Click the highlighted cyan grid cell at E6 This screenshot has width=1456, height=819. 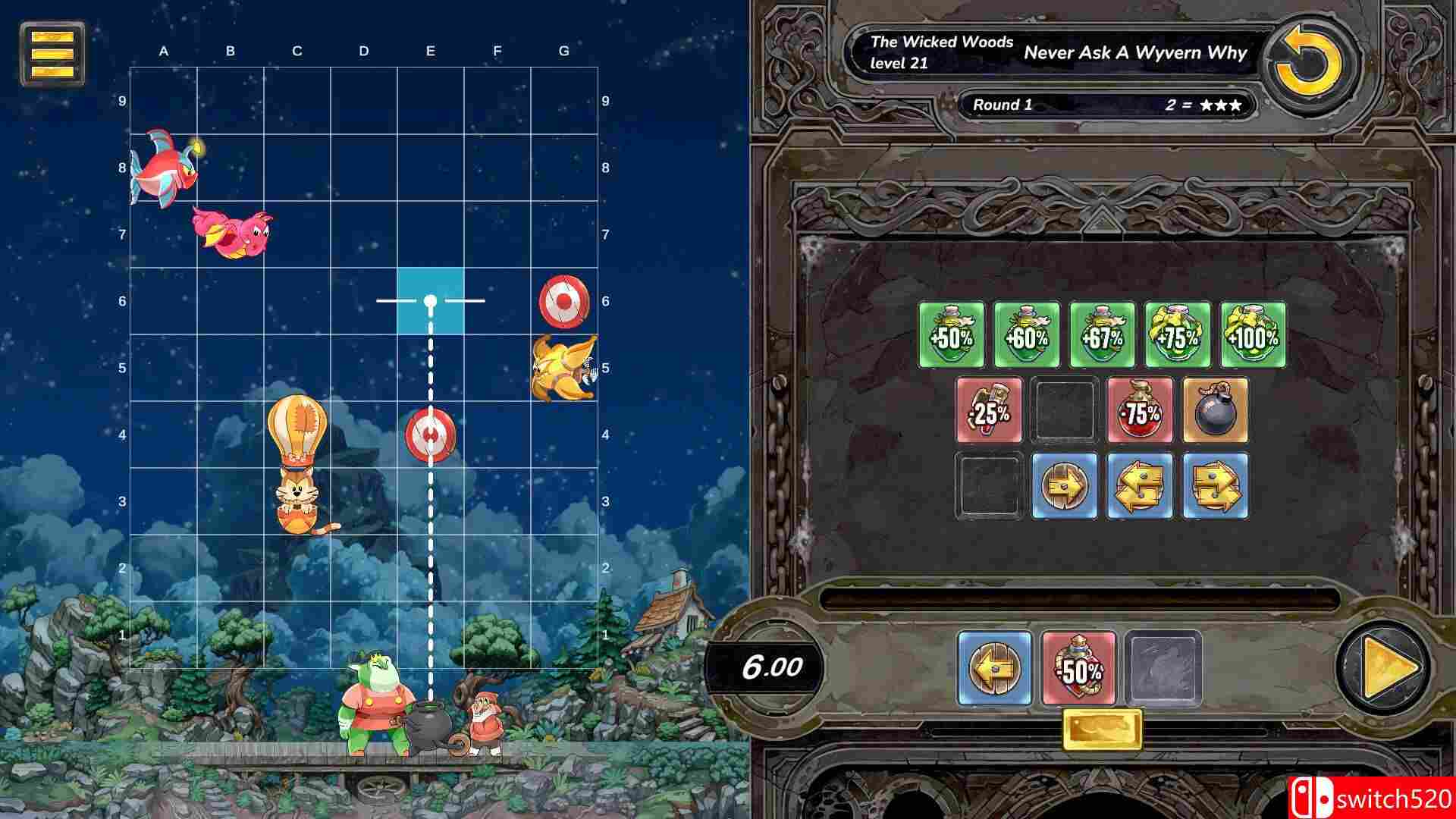click(x=430, y=300)
